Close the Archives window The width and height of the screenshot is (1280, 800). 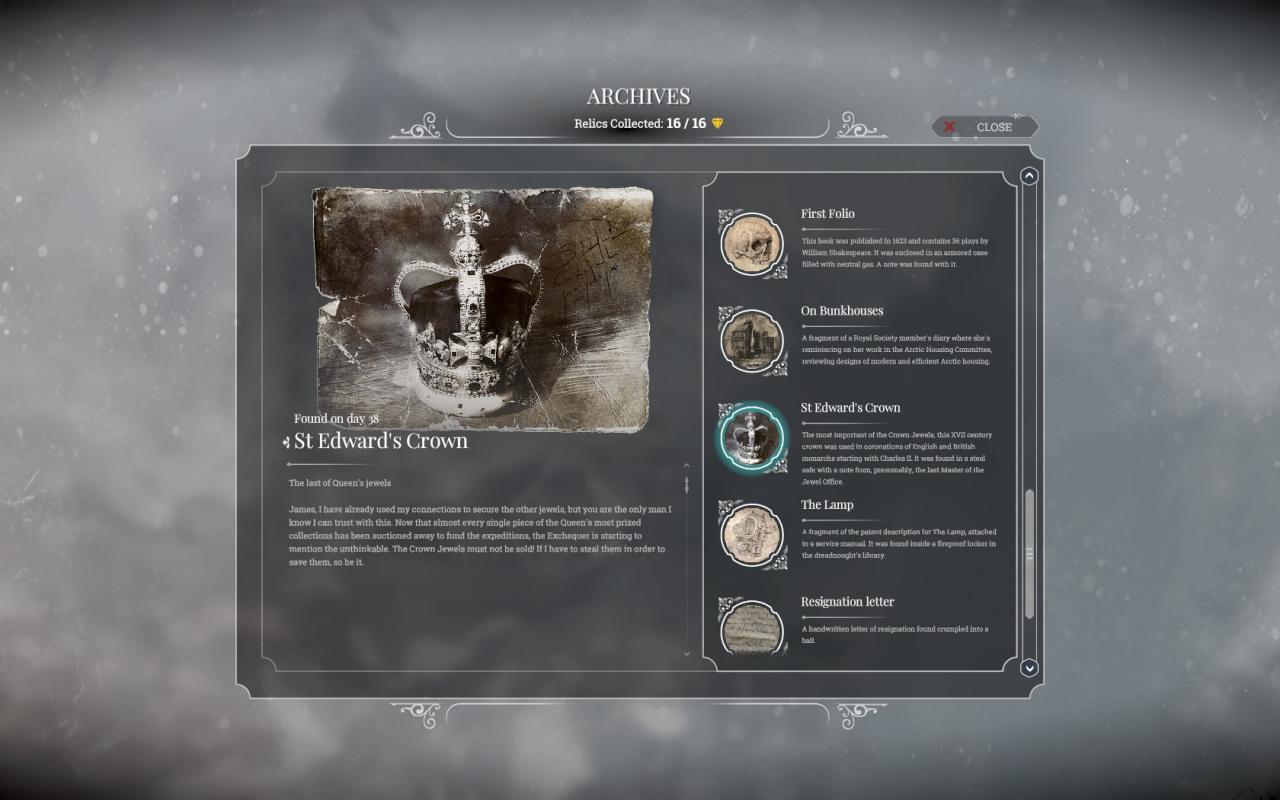coord(985,127)
